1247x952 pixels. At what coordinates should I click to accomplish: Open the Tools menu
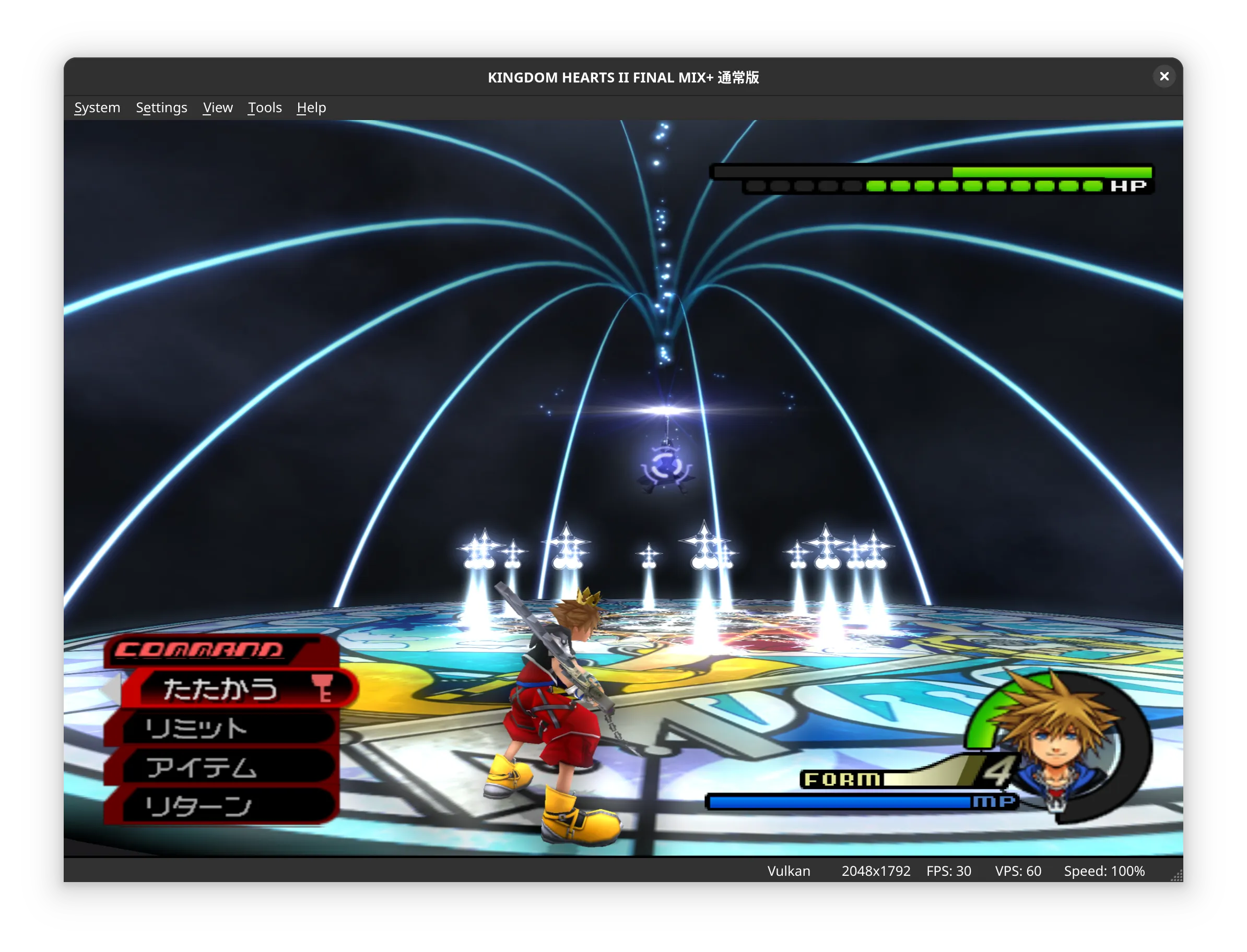[265, 108]
